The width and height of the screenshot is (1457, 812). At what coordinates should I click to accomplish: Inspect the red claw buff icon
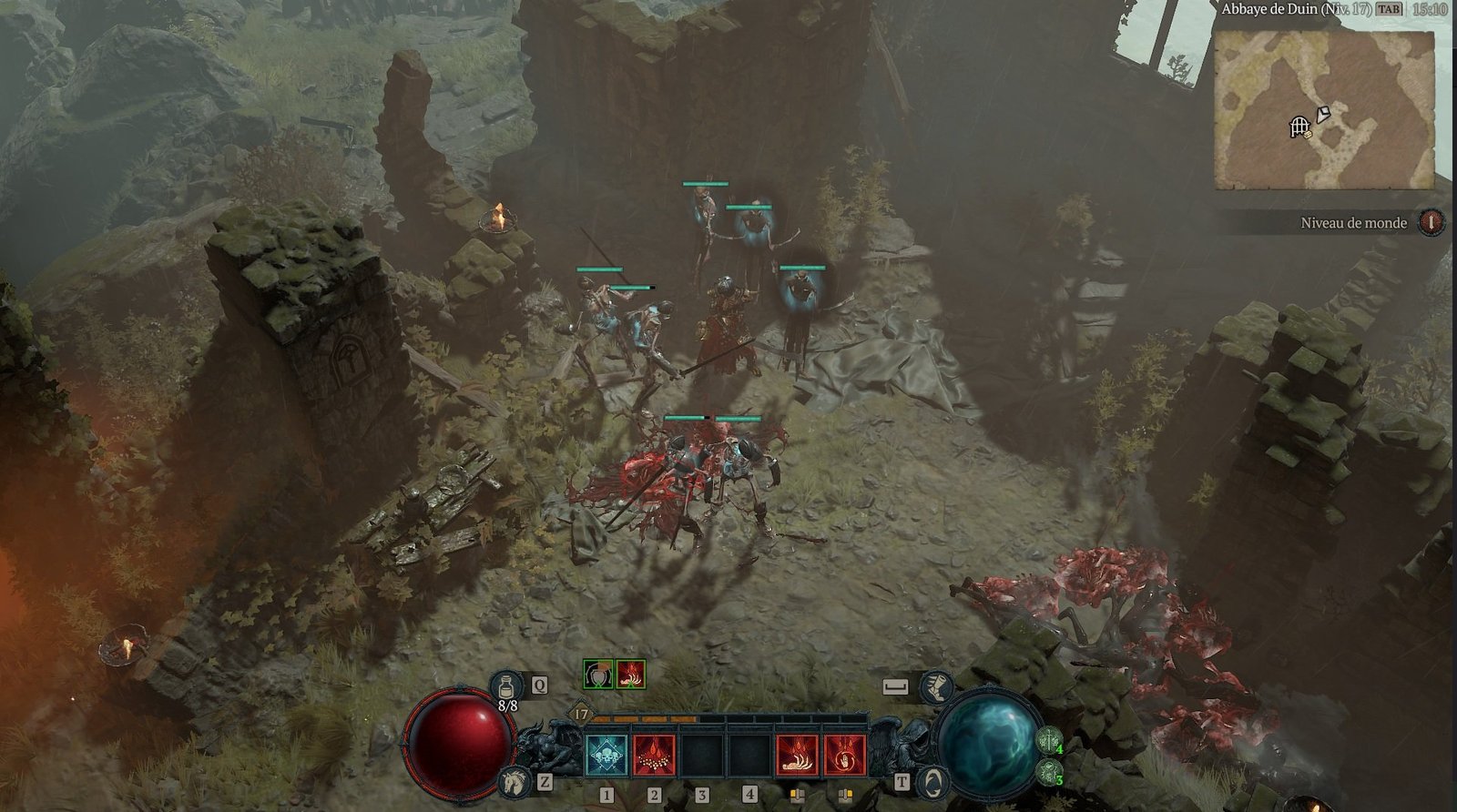(630, 674)
